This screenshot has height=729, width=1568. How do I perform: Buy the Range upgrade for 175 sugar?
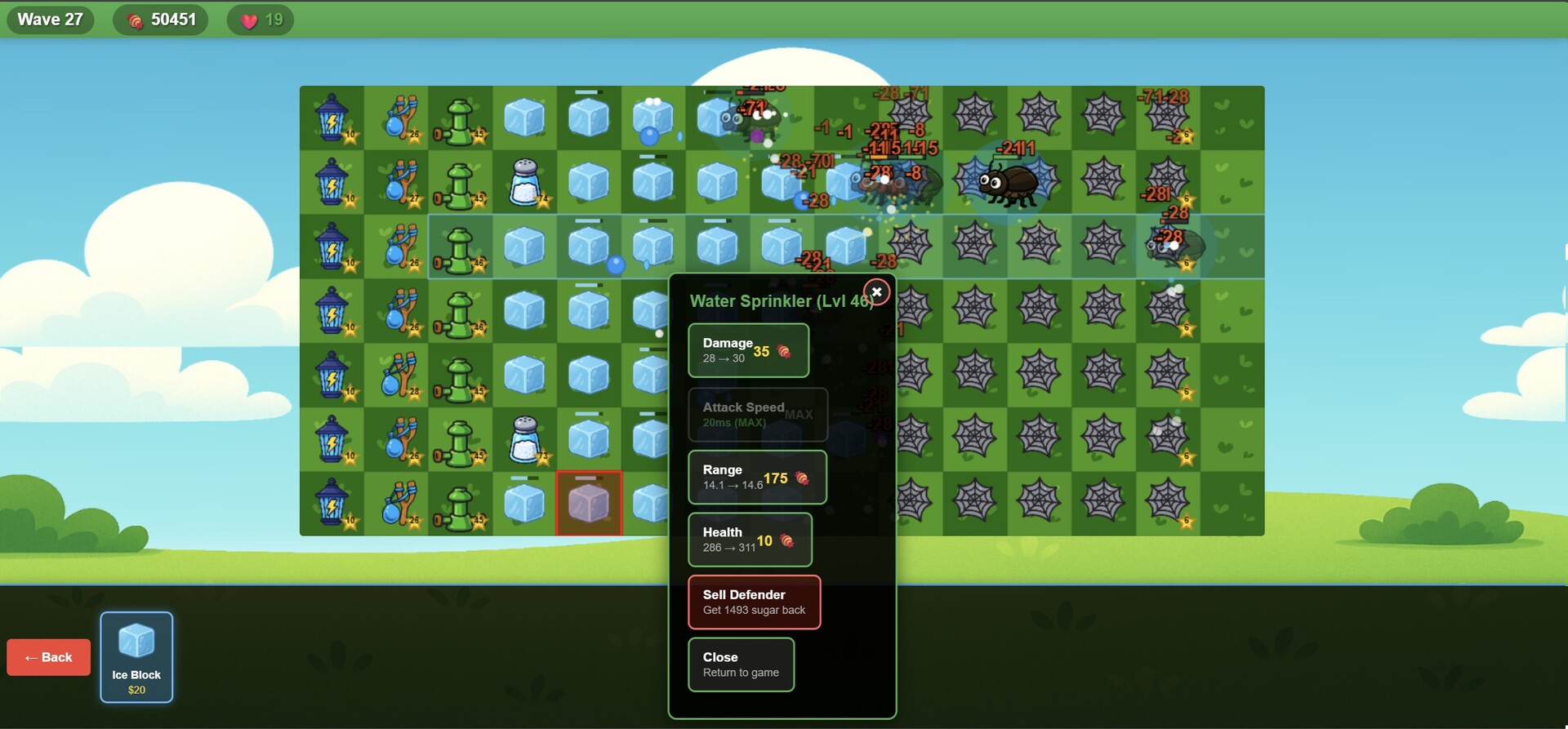point(756,478)
